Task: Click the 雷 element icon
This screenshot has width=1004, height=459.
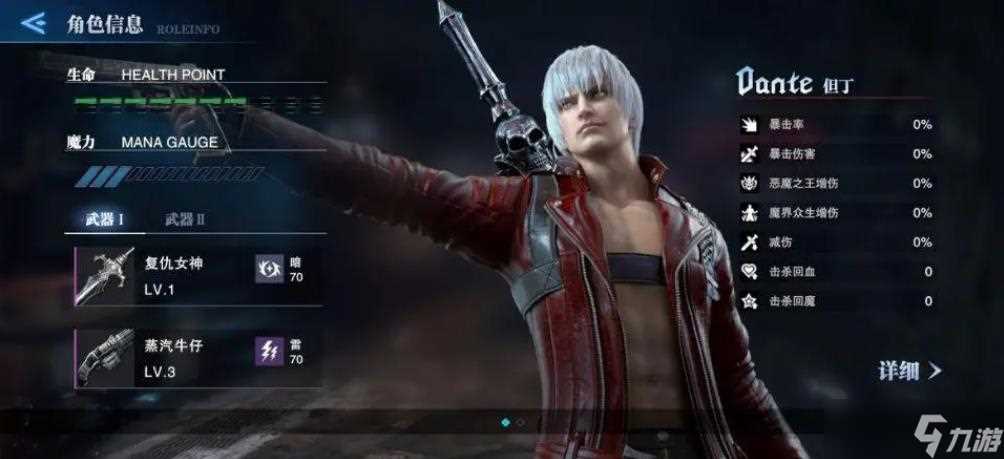Action: point(269,349)
